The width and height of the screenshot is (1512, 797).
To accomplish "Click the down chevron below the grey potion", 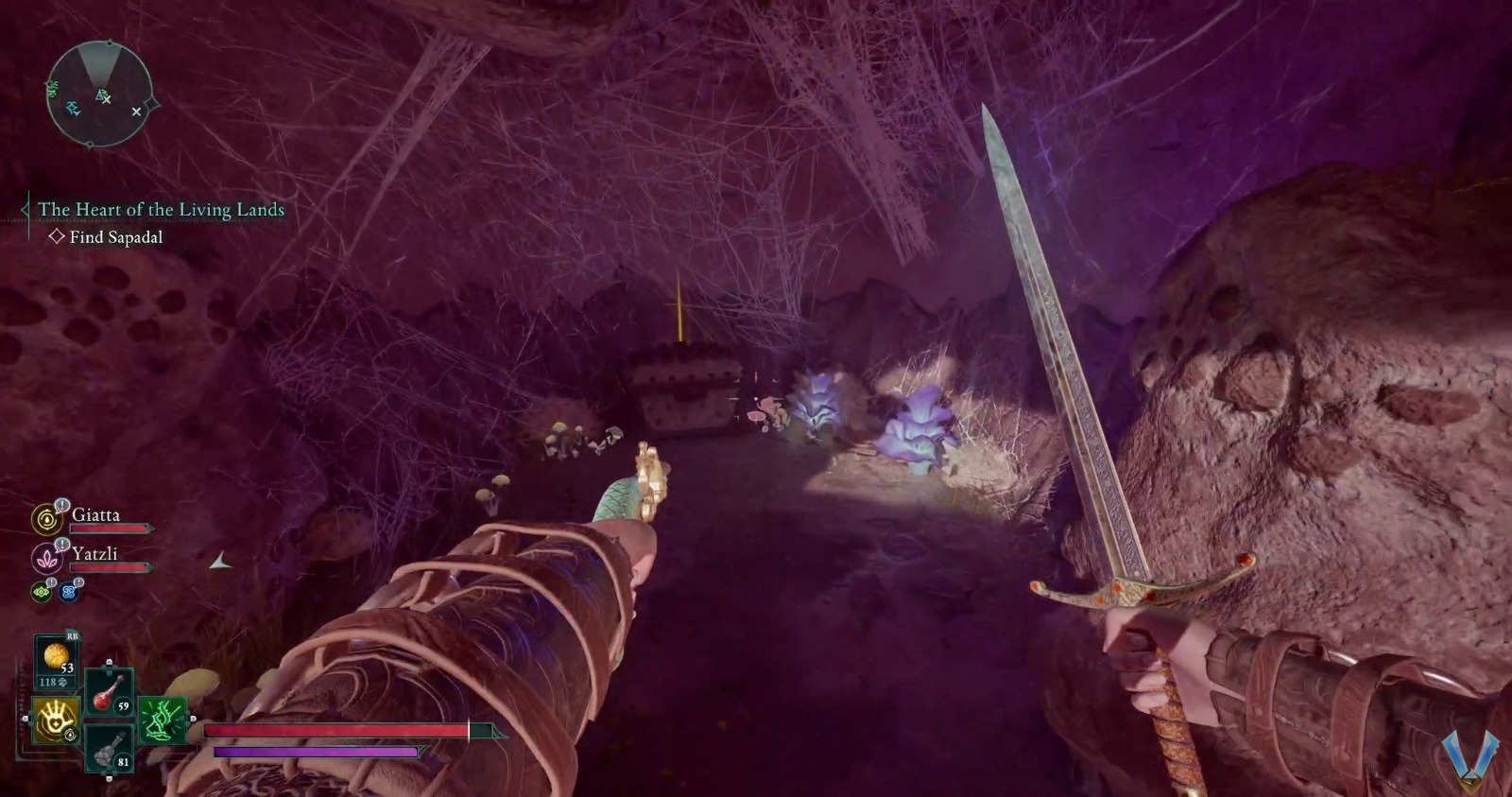I will [108, 778].
